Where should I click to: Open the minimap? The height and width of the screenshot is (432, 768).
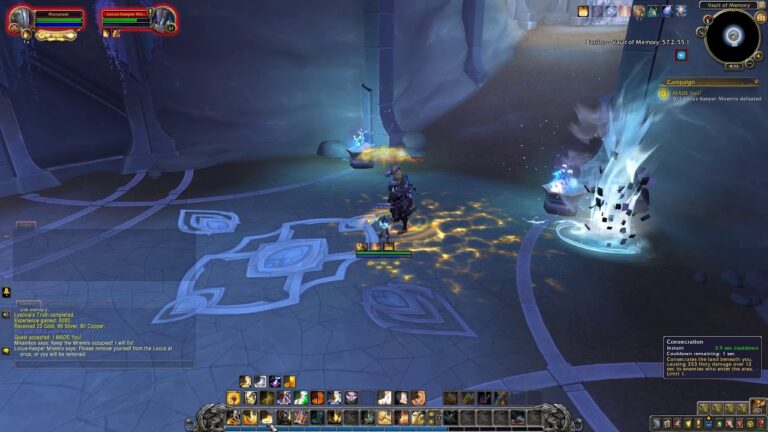(733, 37)
